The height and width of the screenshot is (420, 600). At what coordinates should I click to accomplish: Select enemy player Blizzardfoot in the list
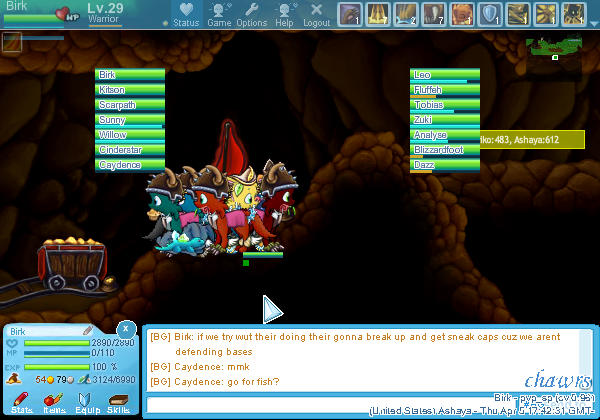click(x=445, y=150)
